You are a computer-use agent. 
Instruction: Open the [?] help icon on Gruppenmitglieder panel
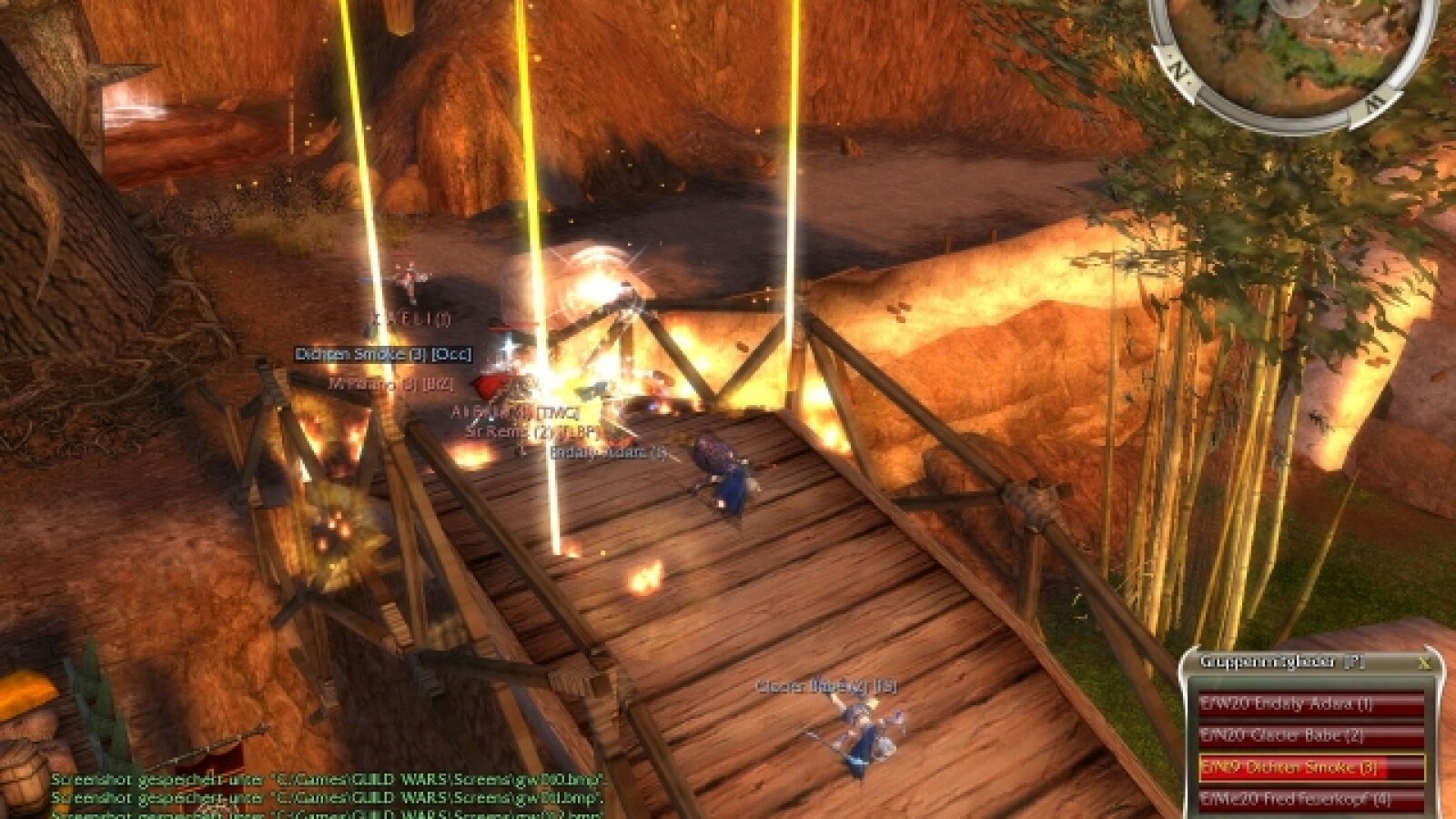1354,662
